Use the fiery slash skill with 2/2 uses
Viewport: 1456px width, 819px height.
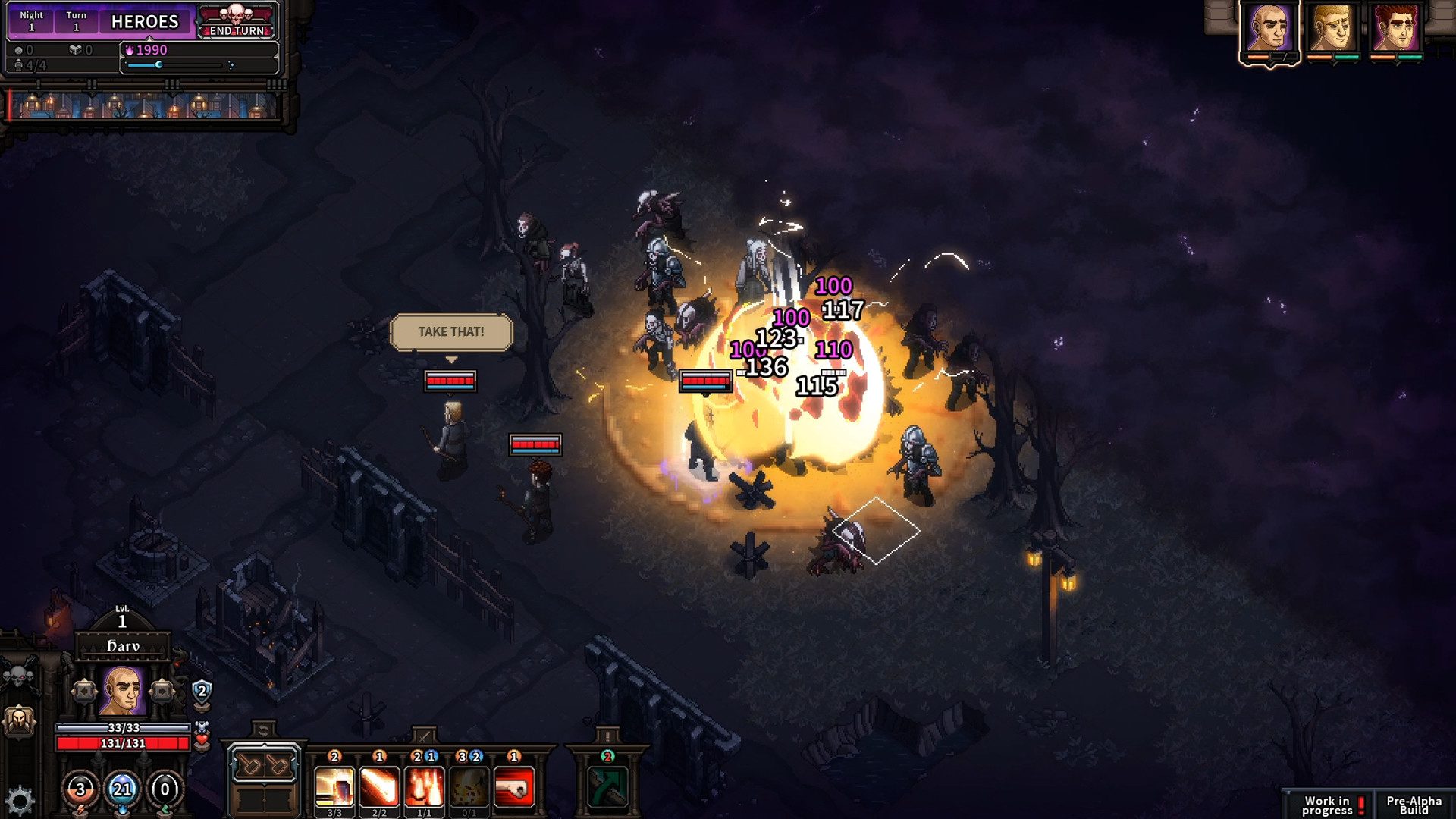(x=379, y=787)
